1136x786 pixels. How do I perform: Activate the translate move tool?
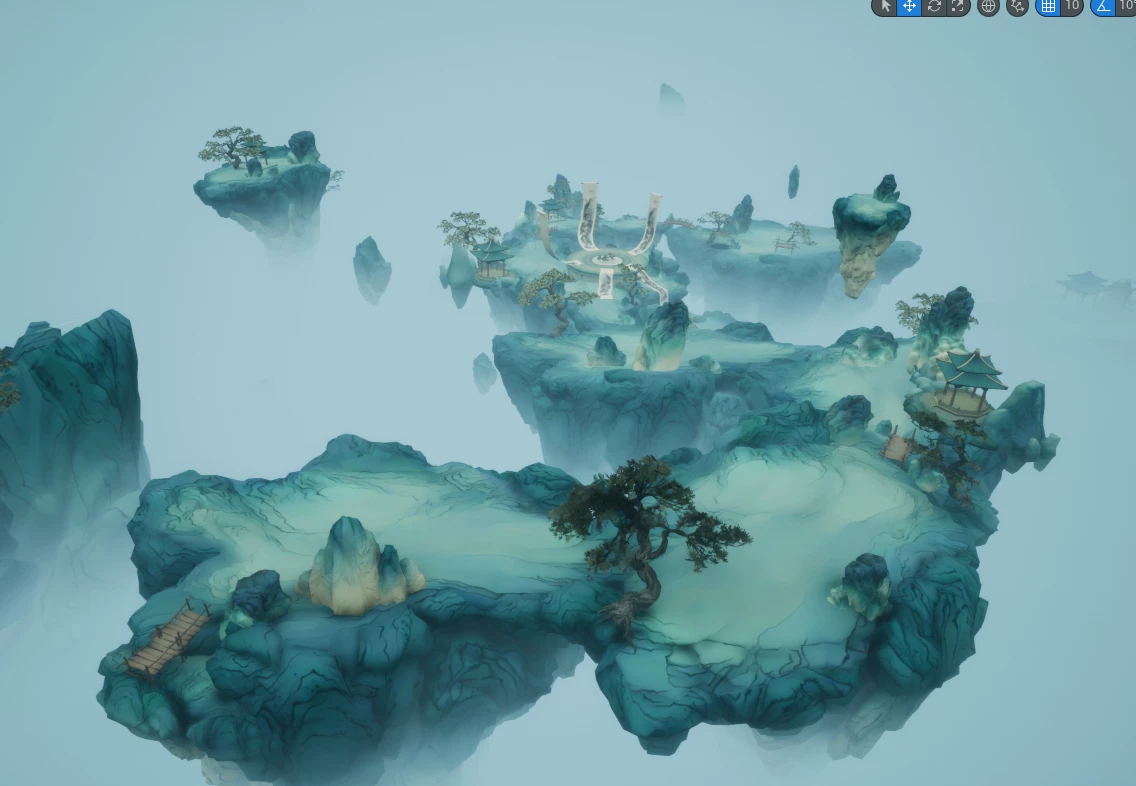tap(909, 6)
